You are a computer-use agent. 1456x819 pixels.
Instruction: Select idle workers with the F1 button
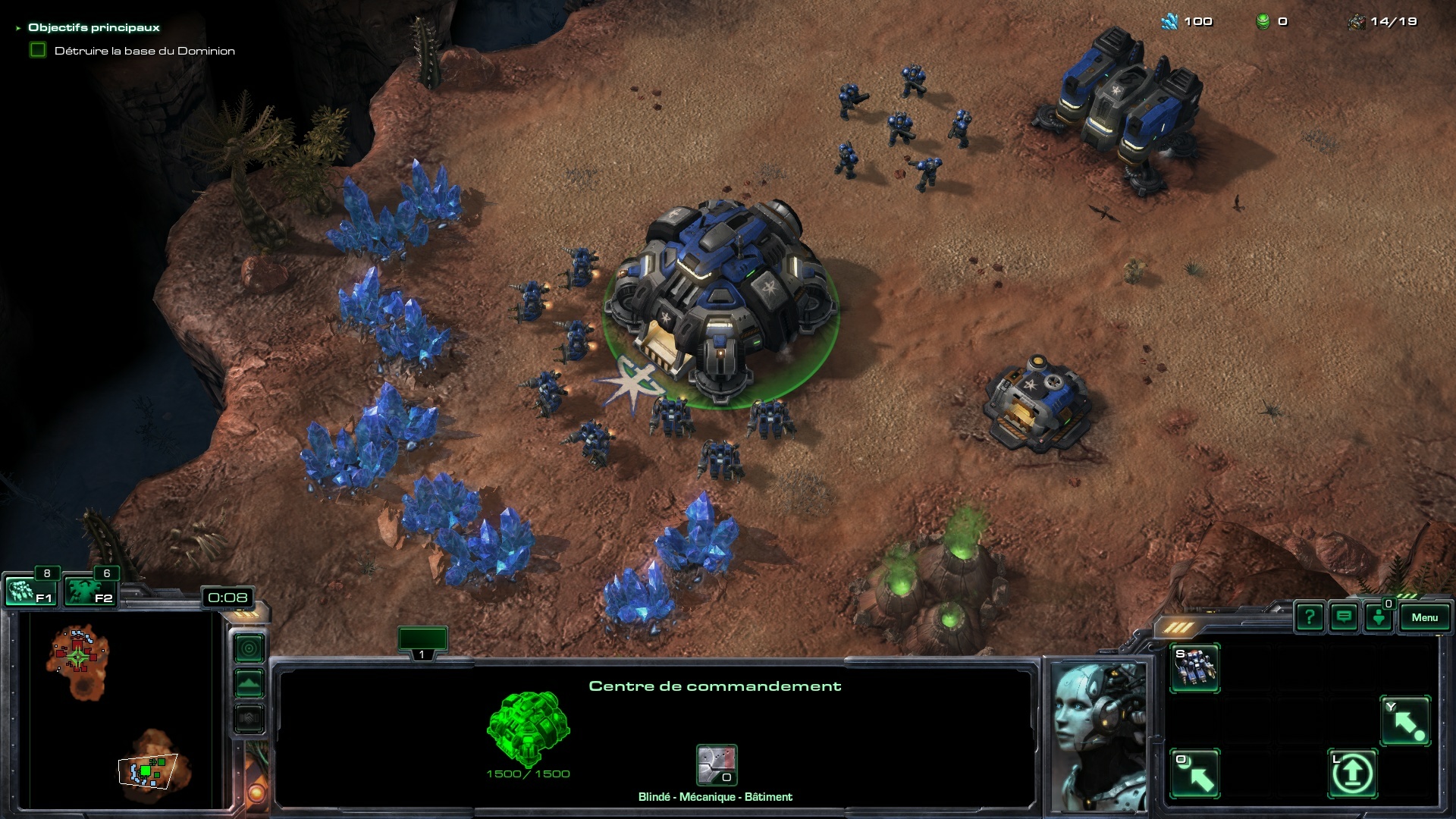tap(31, 591)
